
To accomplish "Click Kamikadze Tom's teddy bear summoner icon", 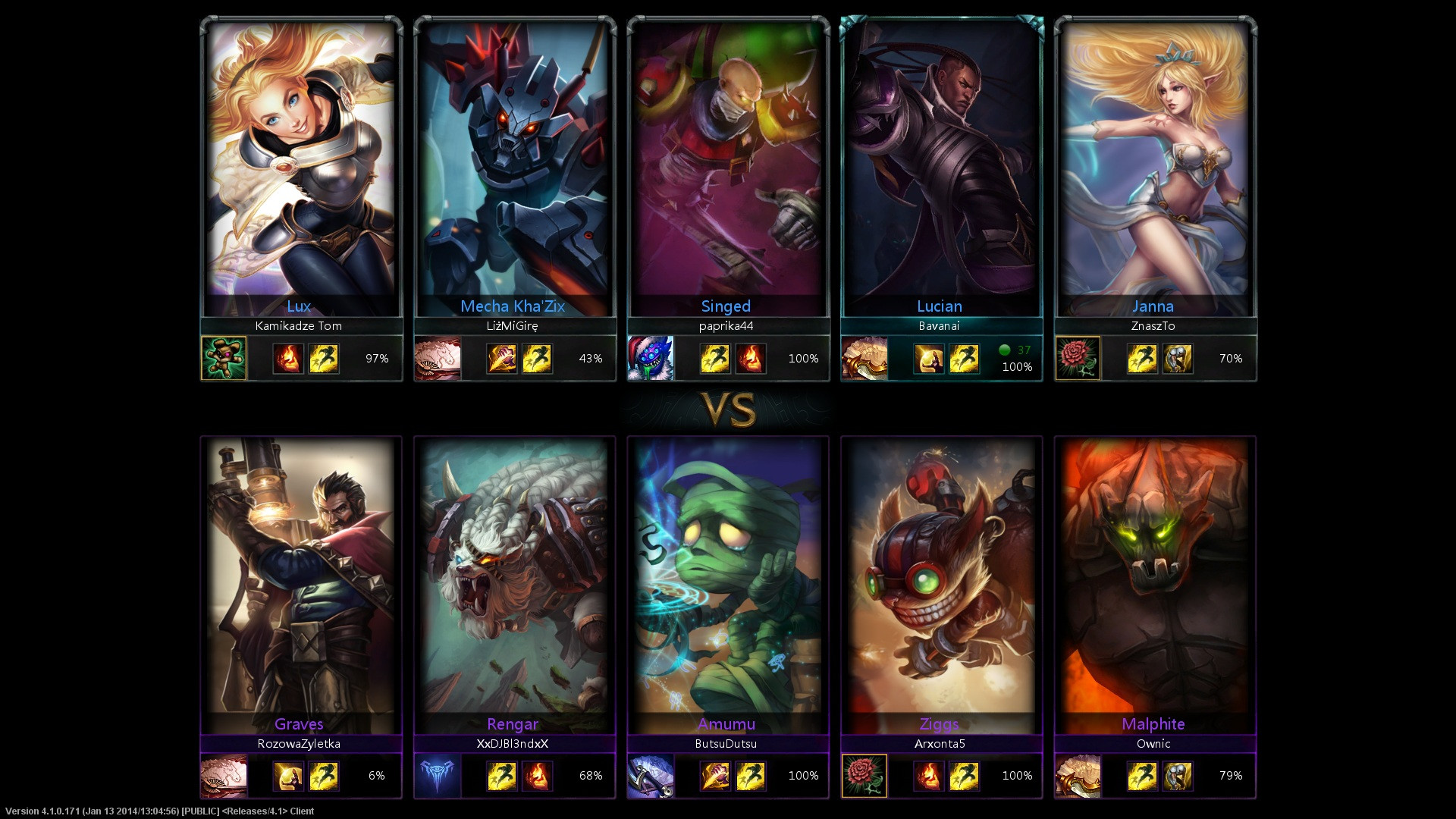I will [224, 358].
